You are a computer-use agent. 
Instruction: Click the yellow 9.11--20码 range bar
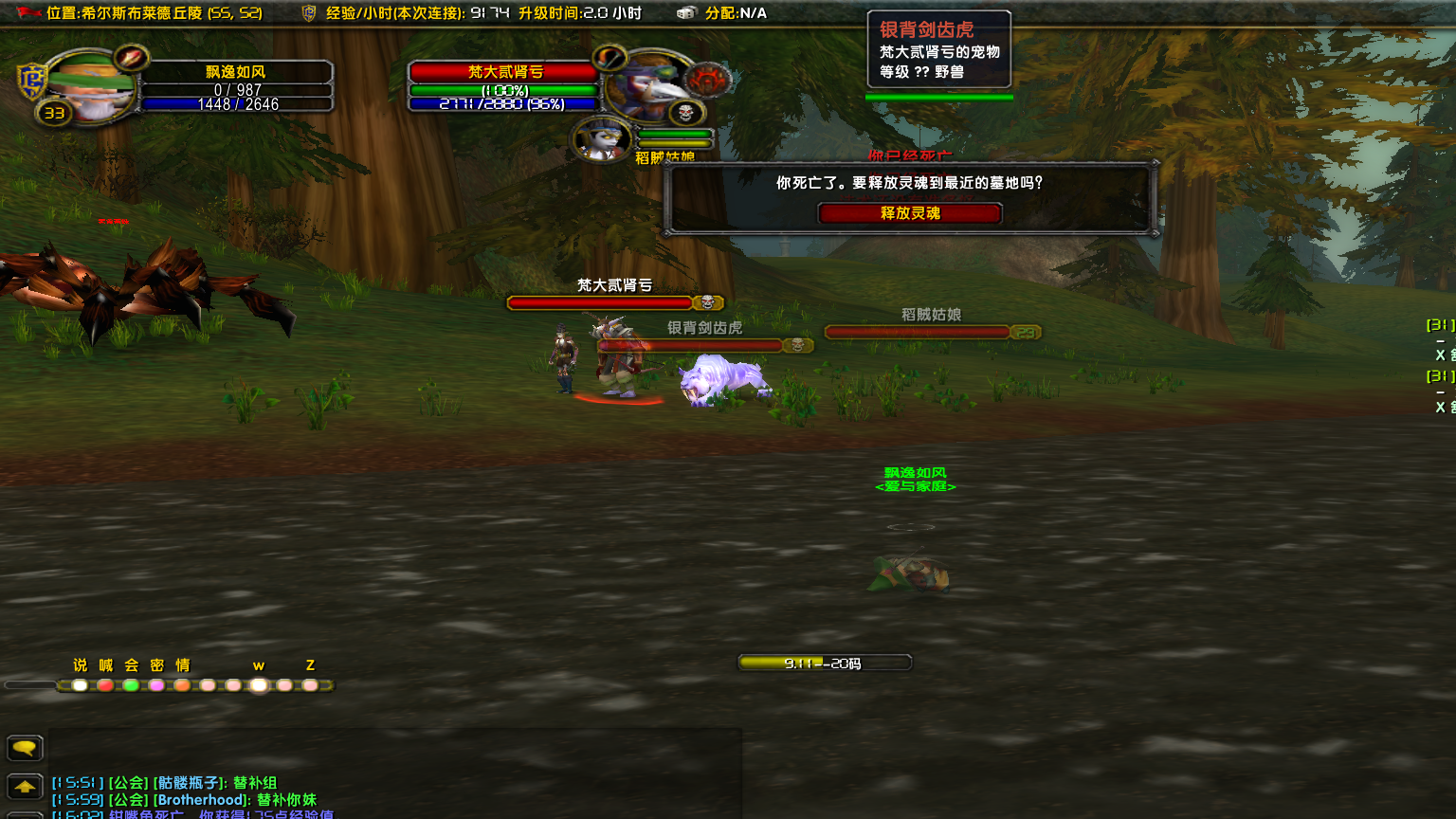[x=824, y=662]
